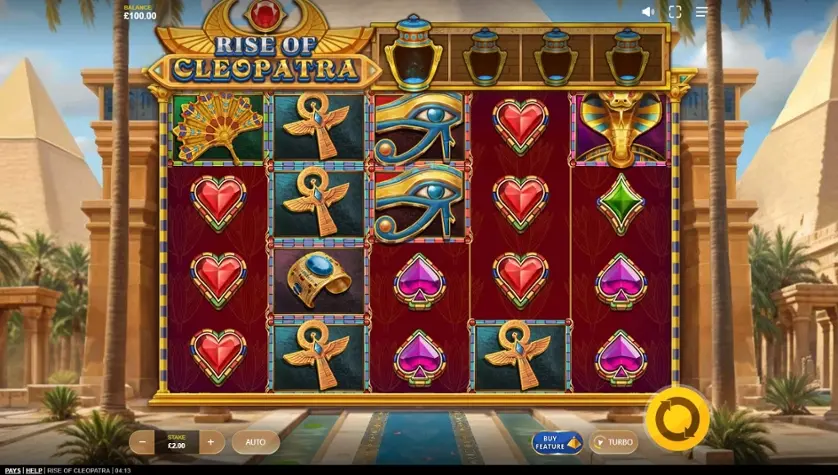The height and width of the screenshot is (475, 838).
Task: Decrease the stake with the minus button
Action: tap(143, 441)
